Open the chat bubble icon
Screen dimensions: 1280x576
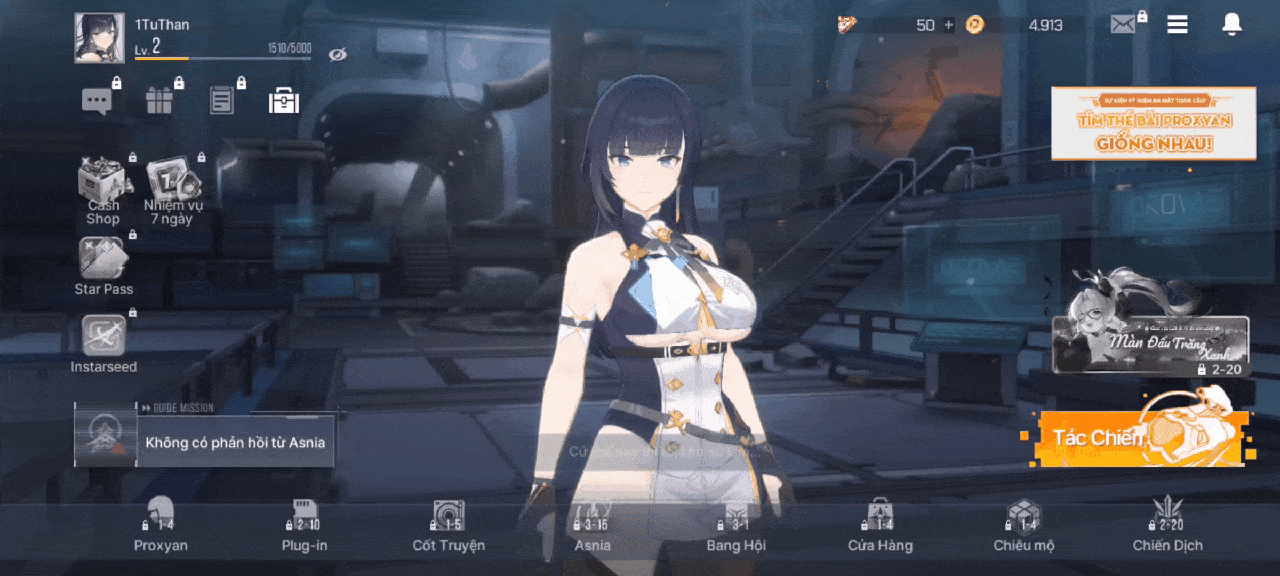point(97,101)
